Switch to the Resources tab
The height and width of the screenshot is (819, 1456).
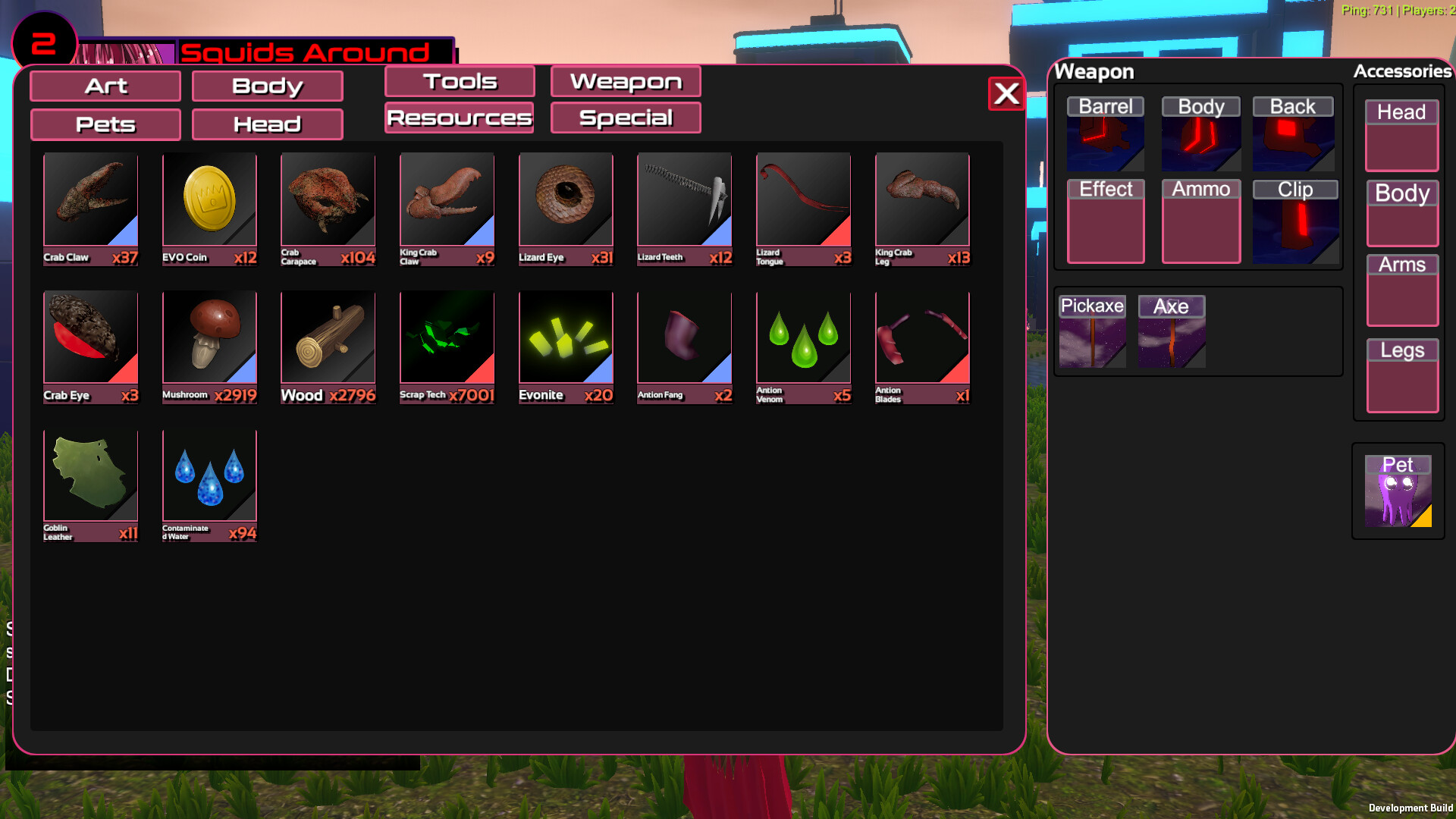[x=459, y=118]
